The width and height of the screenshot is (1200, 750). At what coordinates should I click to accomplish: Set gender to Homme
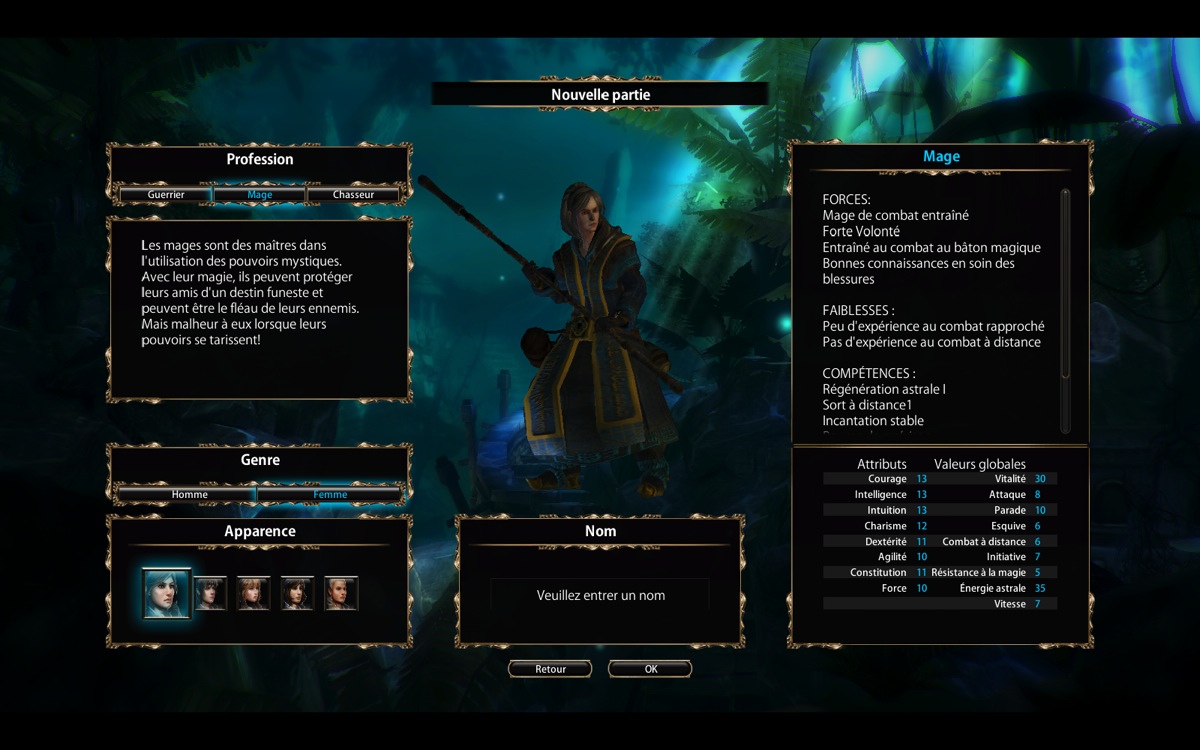(x=189, y=494)
